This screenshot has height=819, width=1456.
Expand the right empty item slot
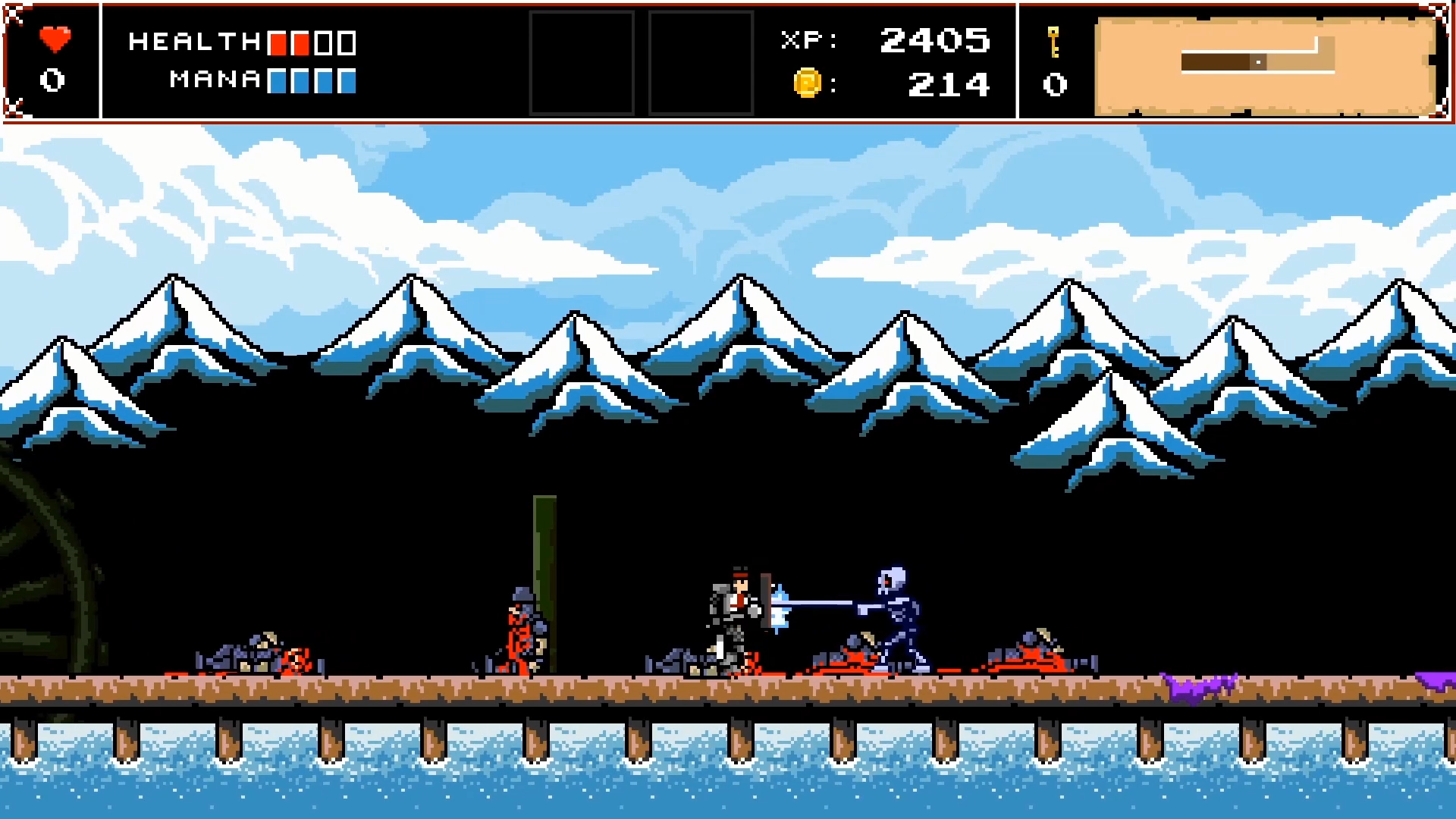701,64
